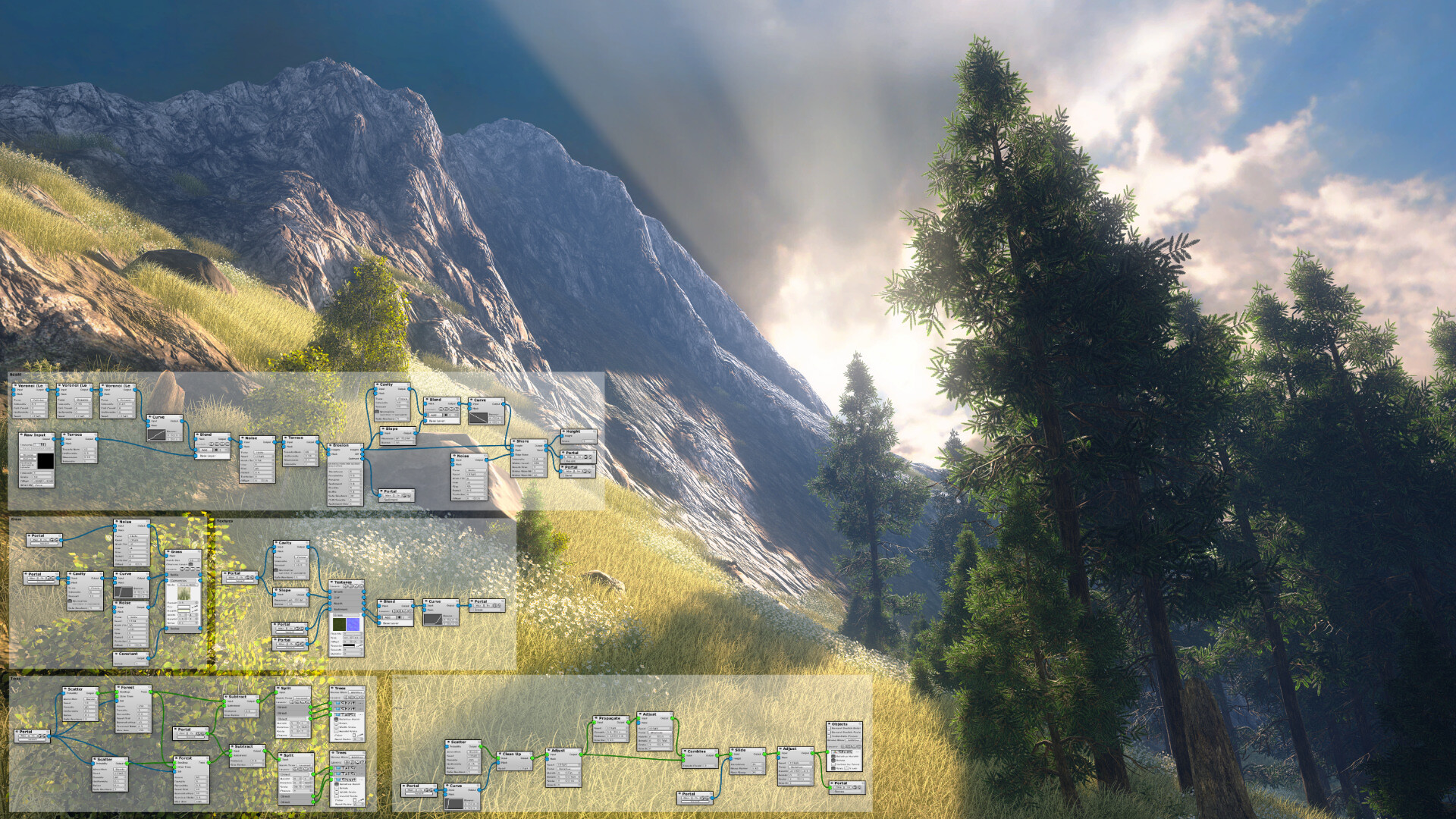This screenshot has width=1456, height=819.
Task: Click the settings icon on the Cavity node header
Action: tap(408, 384)
